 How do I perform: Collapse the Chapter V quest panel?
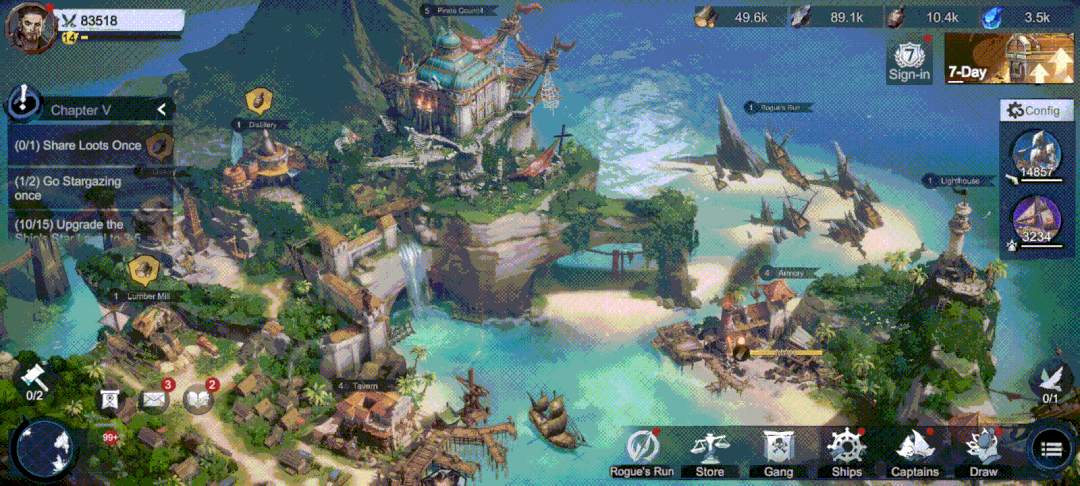point(161,109)
